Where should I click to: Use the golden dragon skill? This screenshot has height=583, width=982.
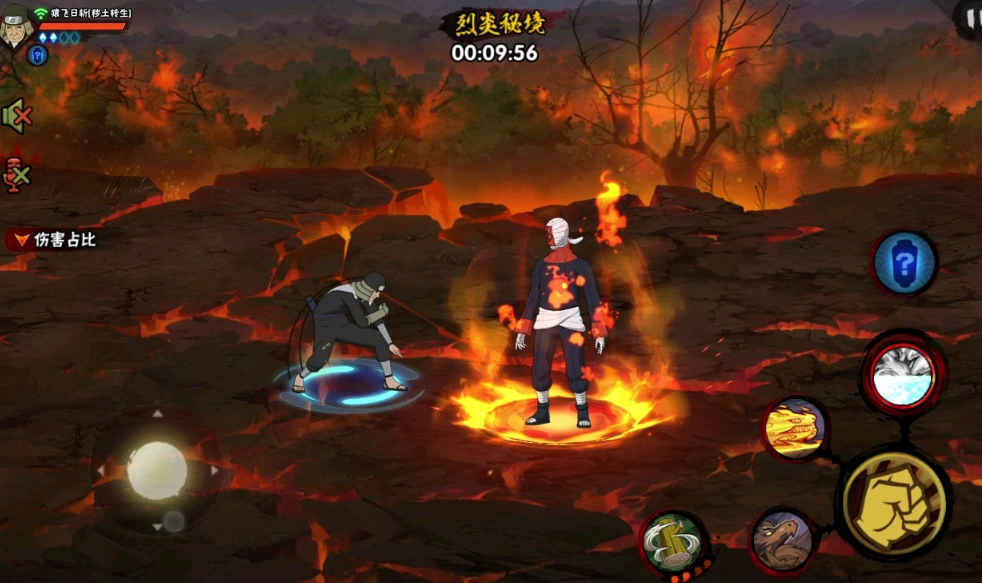795,429
